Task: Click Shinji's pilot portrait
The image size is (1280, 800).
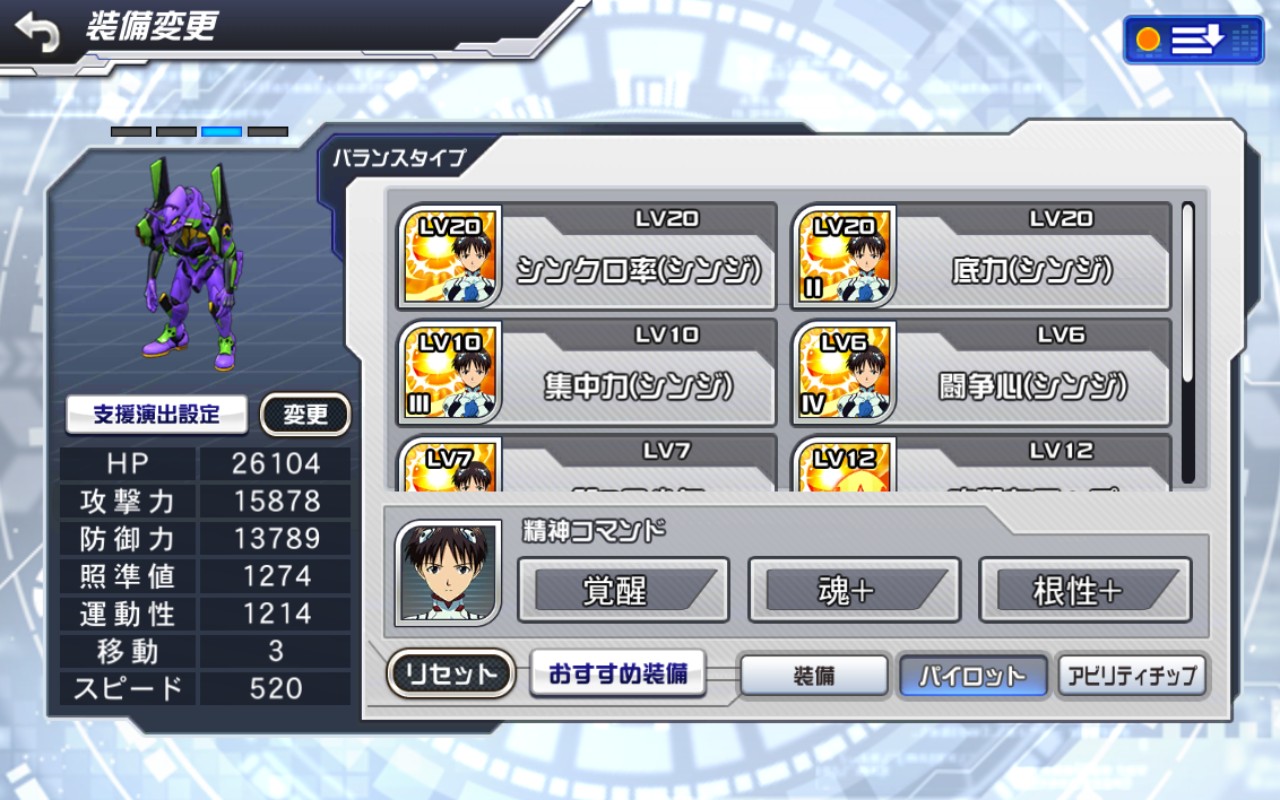Action: tap(448, 573)
